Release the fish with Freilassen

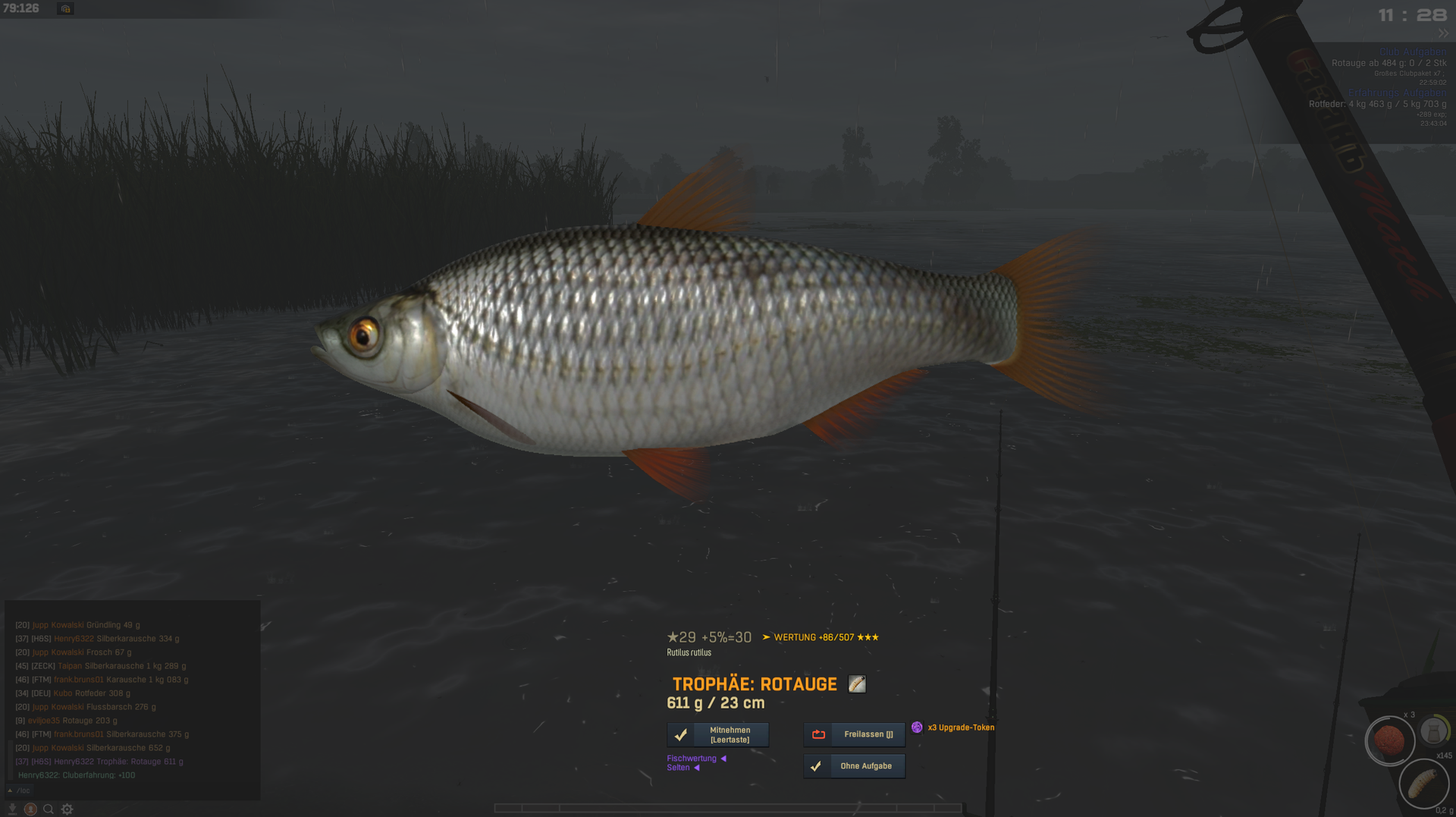point(854,734)
